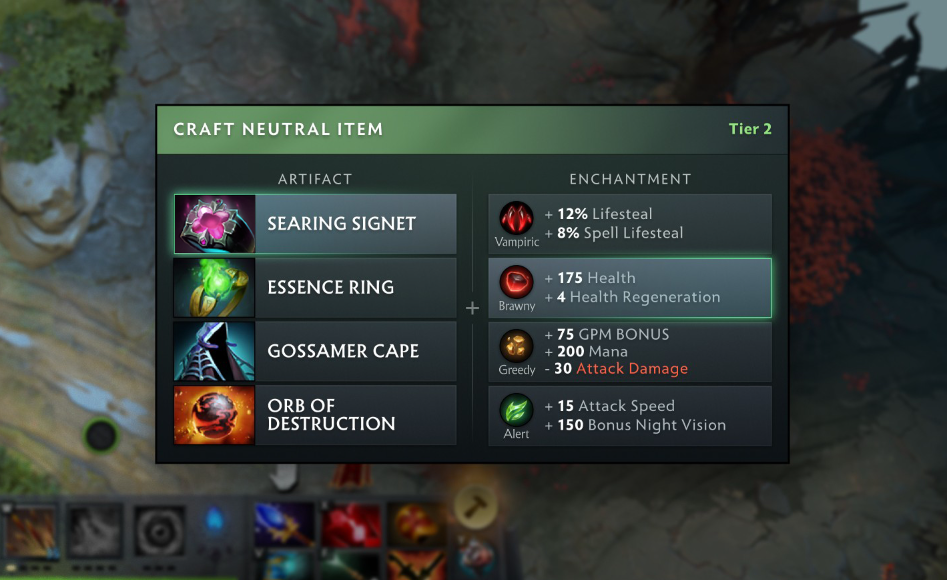Image resolution: width=947 pixels, height=580 pixels.
Task: Choose the Alert attack speed enchantment
Action: pos(630,415)
